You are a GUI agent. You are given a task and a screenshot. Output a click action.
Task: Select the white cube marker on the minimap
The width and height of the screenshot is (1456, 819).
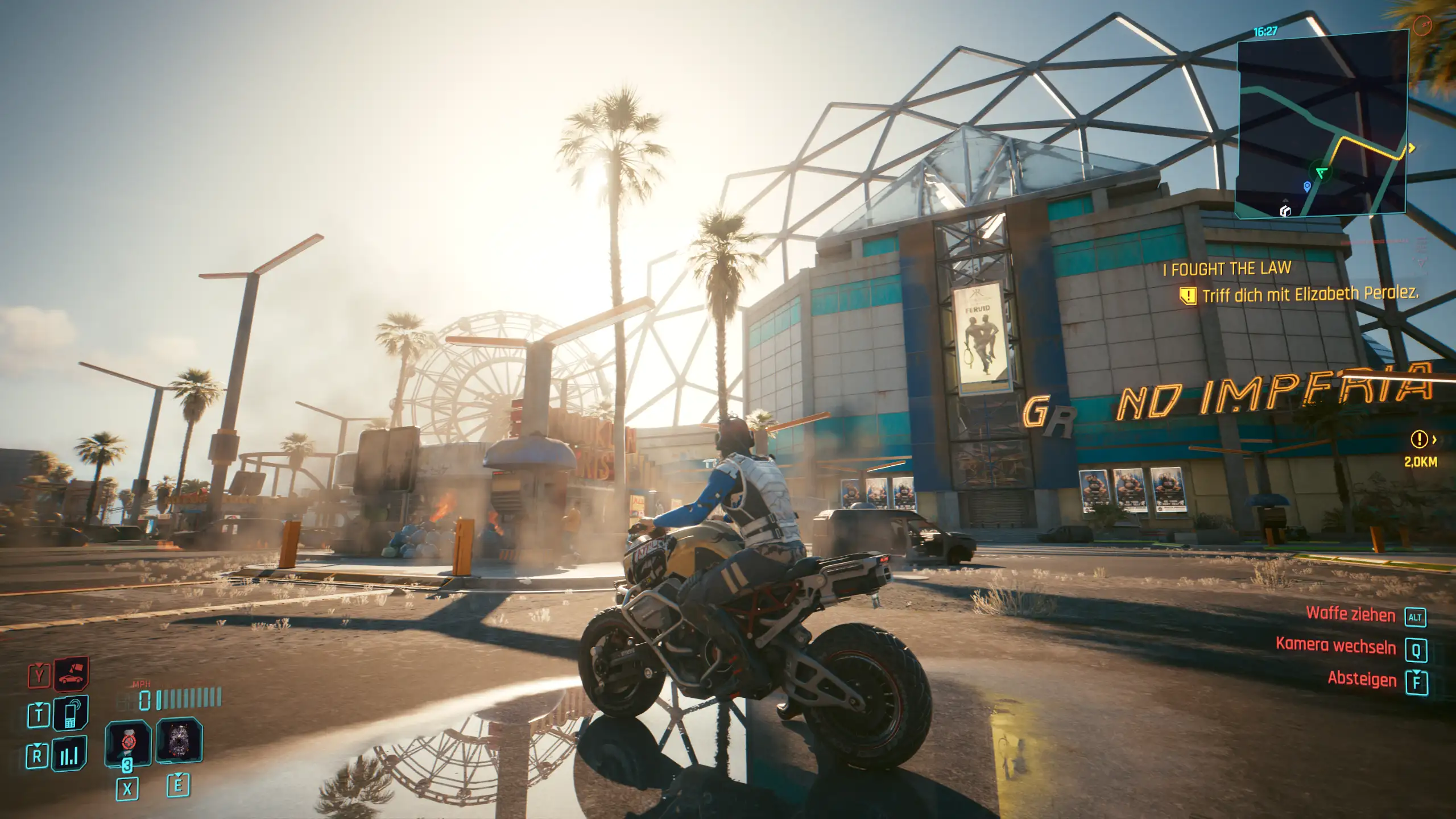click(1285, 211)
